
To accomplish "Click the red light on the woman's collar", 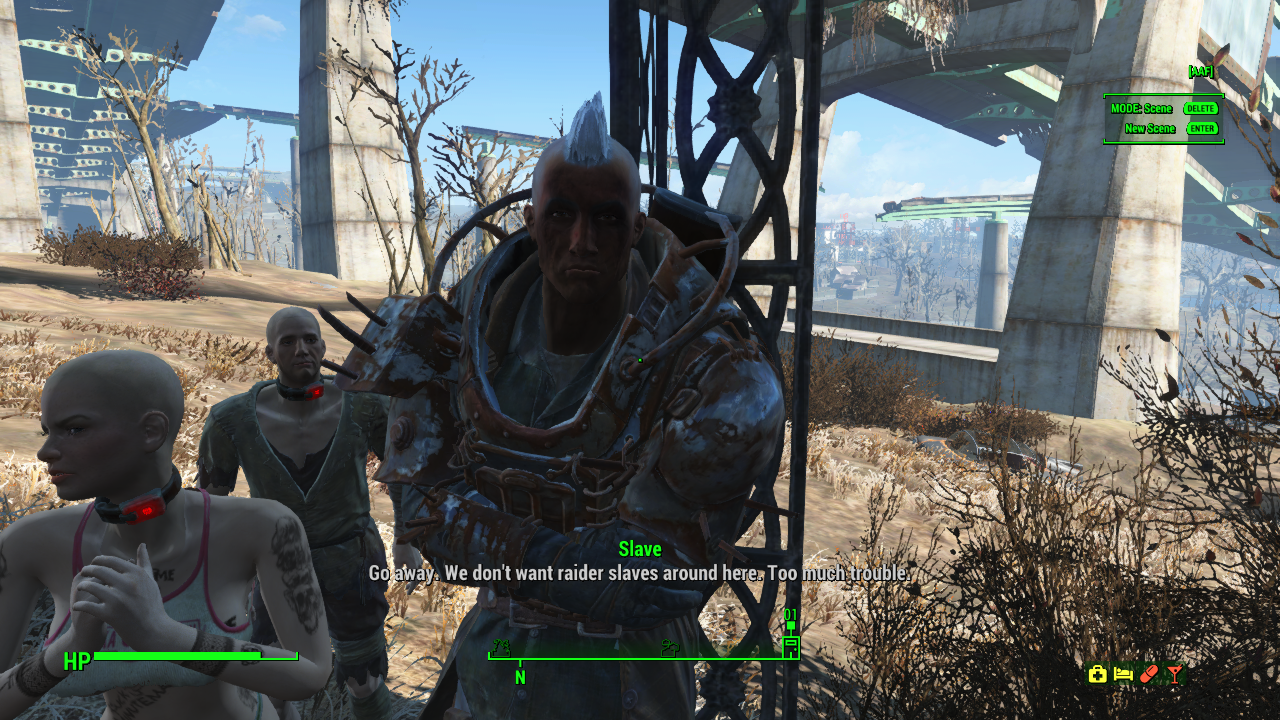I will pyautogui.click(x=145, y=511).
